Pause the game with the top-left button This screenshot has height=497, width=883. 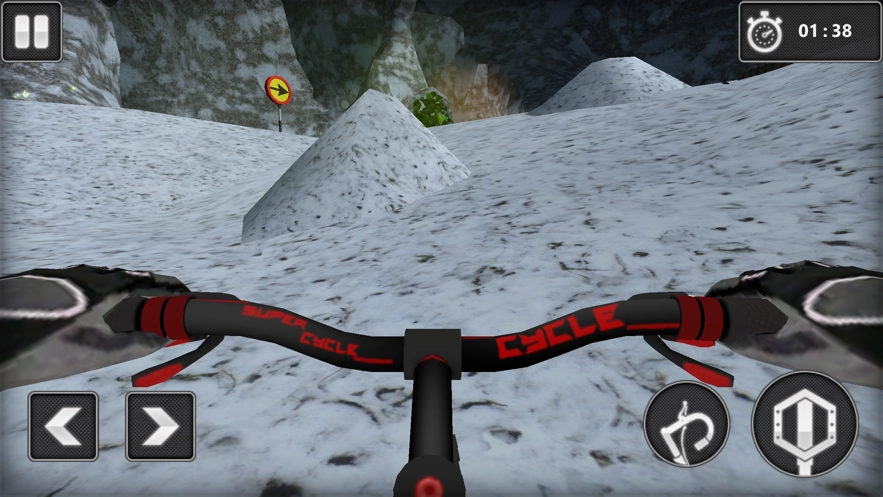tap(31, 31)
